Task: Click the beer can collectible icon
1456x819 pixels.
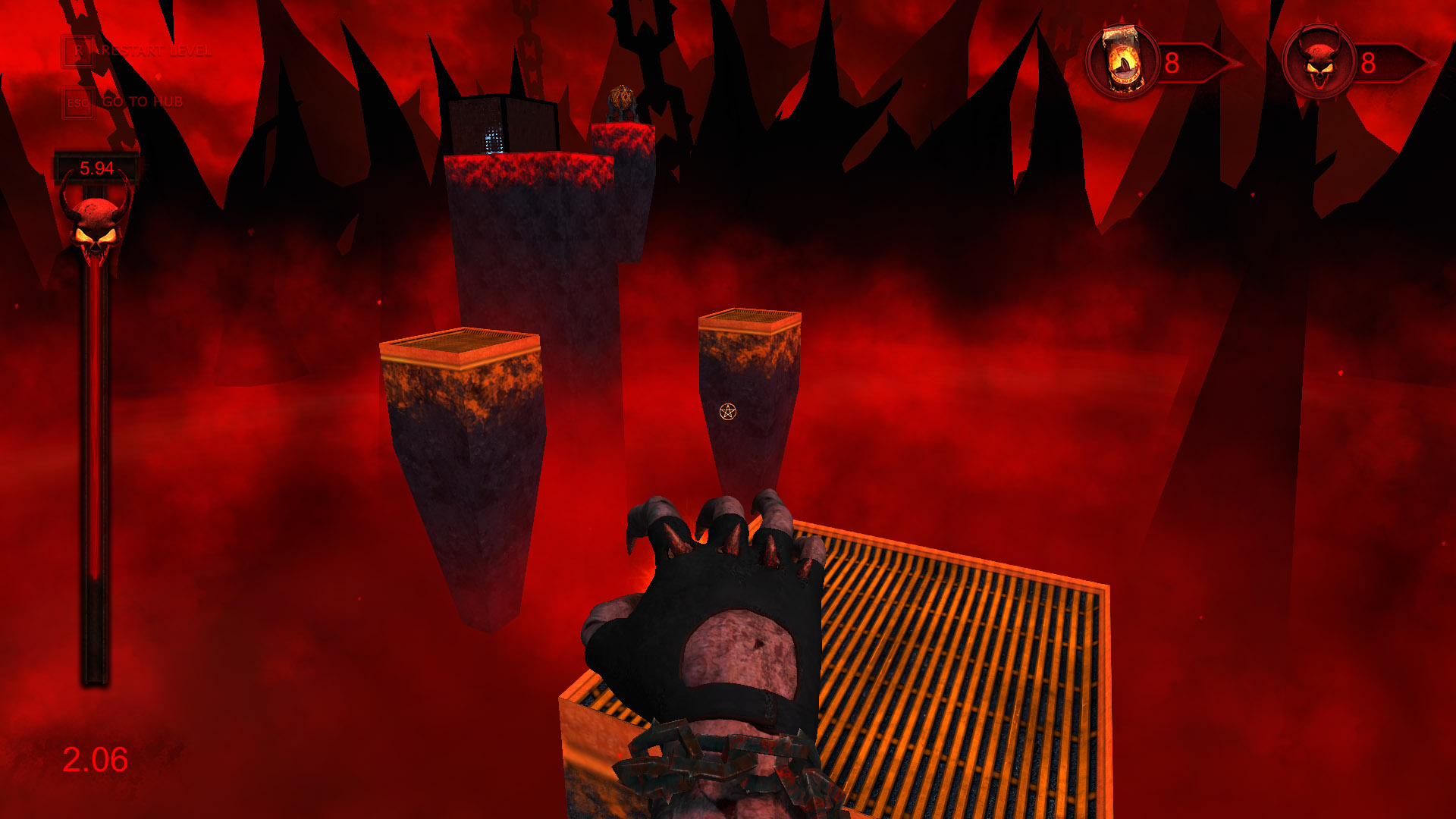Action: click(1122, 62)
